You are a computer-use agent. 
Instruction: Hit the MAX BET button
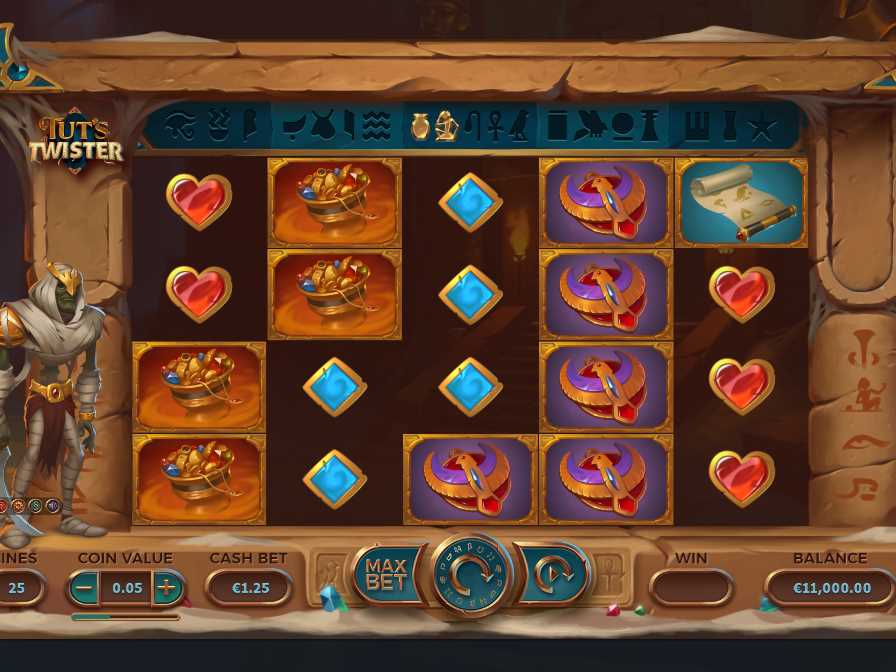click(385, 574)
